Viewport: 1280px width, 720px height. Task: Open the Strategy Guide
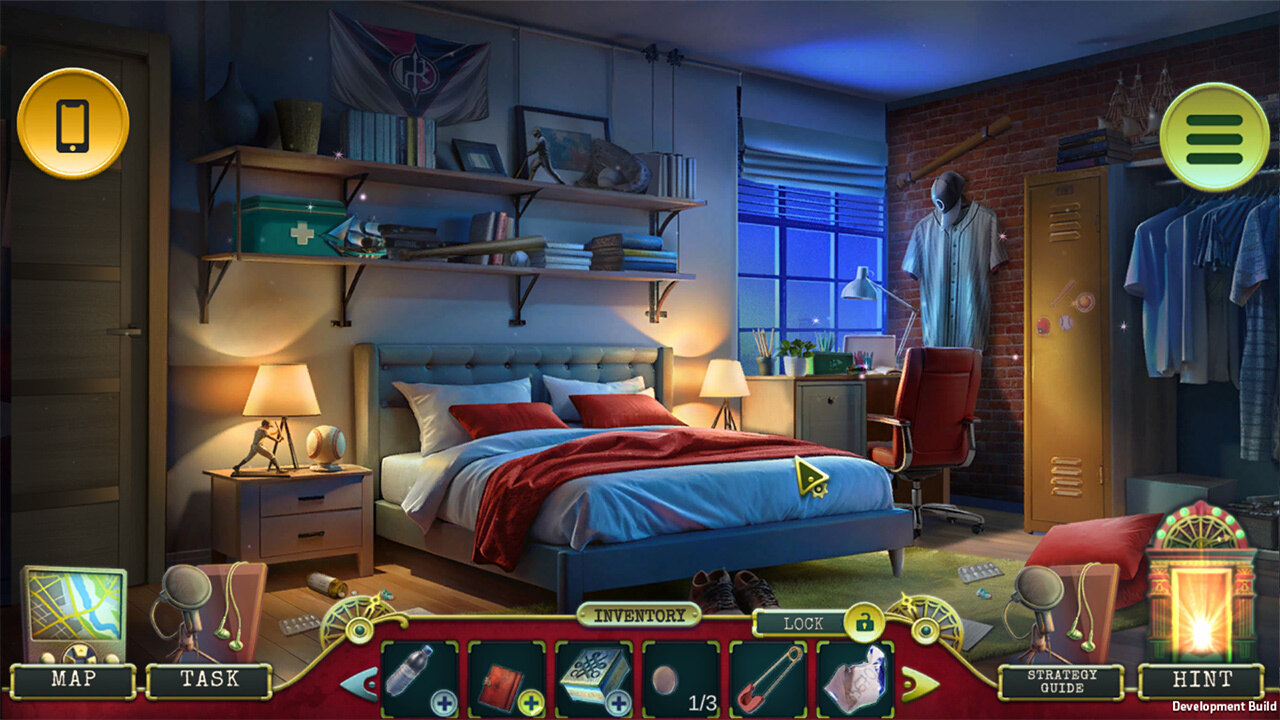(1061, 681)
